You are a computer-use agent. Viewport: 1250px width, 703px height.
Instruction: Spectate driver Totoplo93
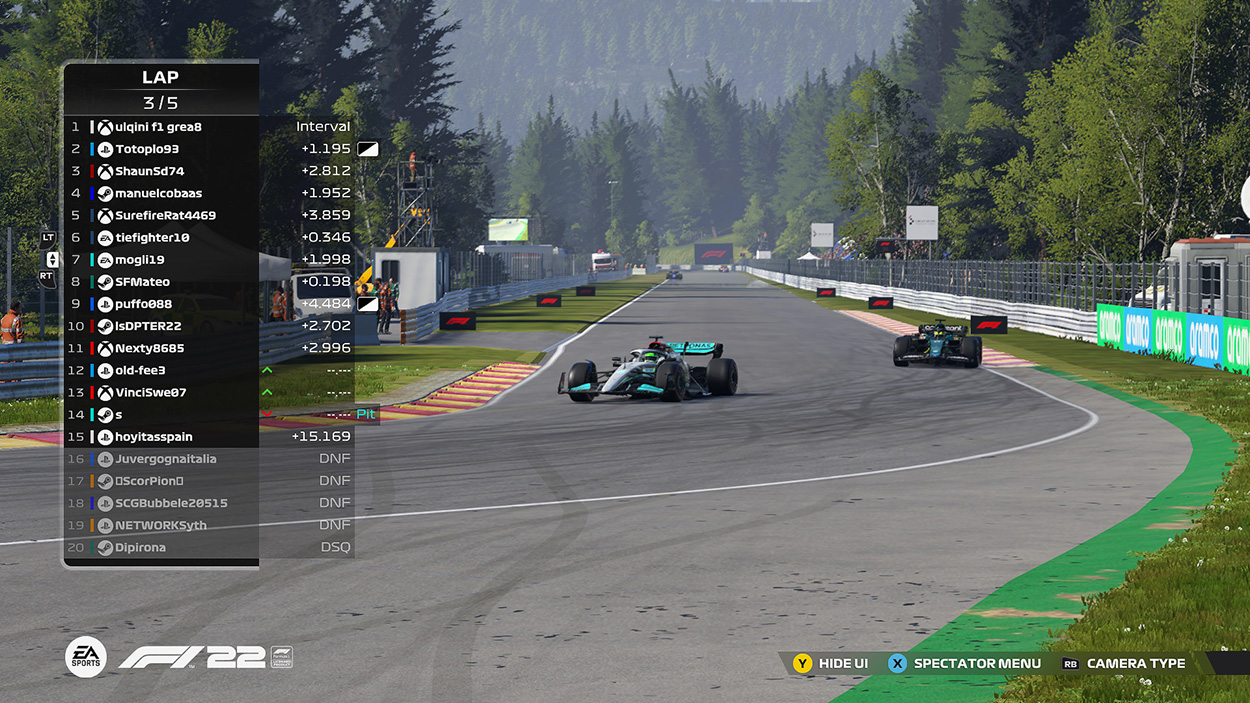[x=147, y=149]
